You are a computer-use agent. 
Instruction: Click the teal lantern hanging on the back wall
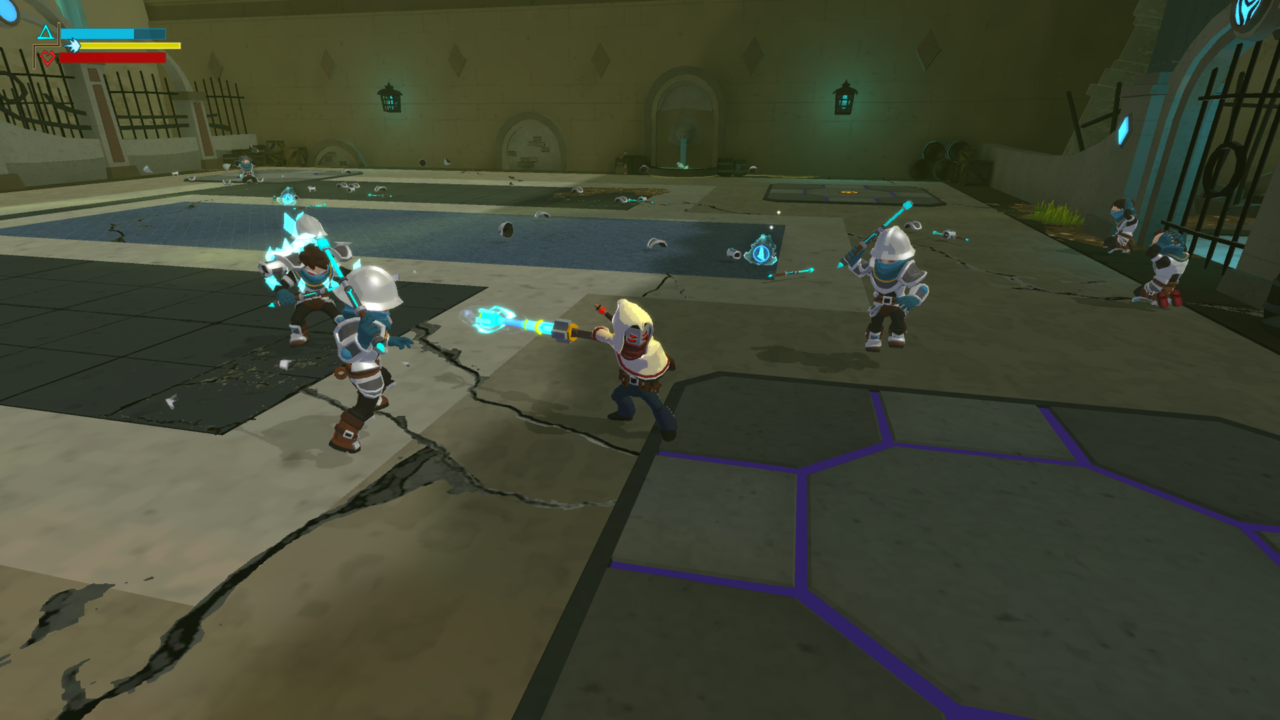[843, 97]
